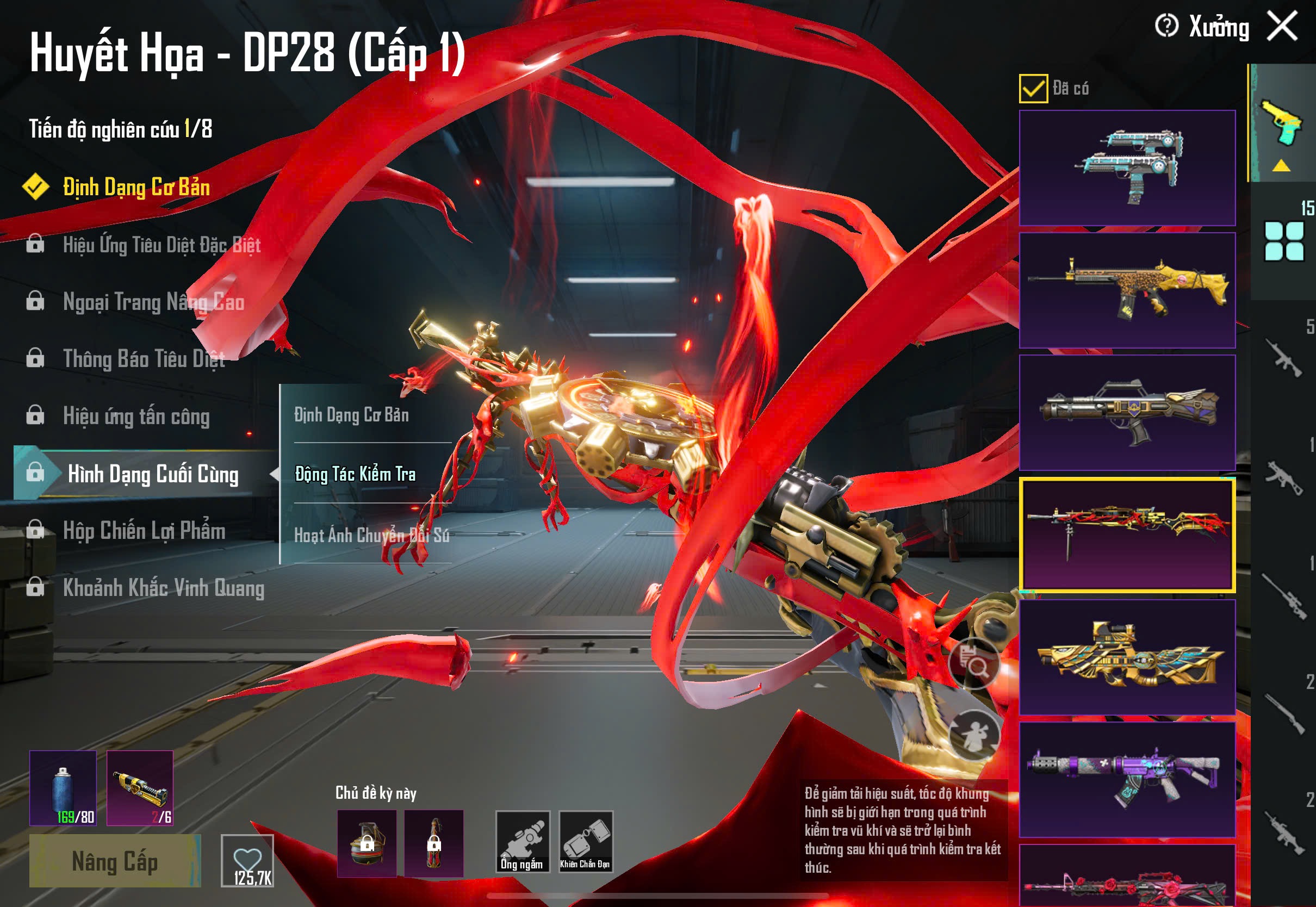Select the Khiên Chắn Đạn attachment
The image size is (1316, 907).
tap(585, 842)
